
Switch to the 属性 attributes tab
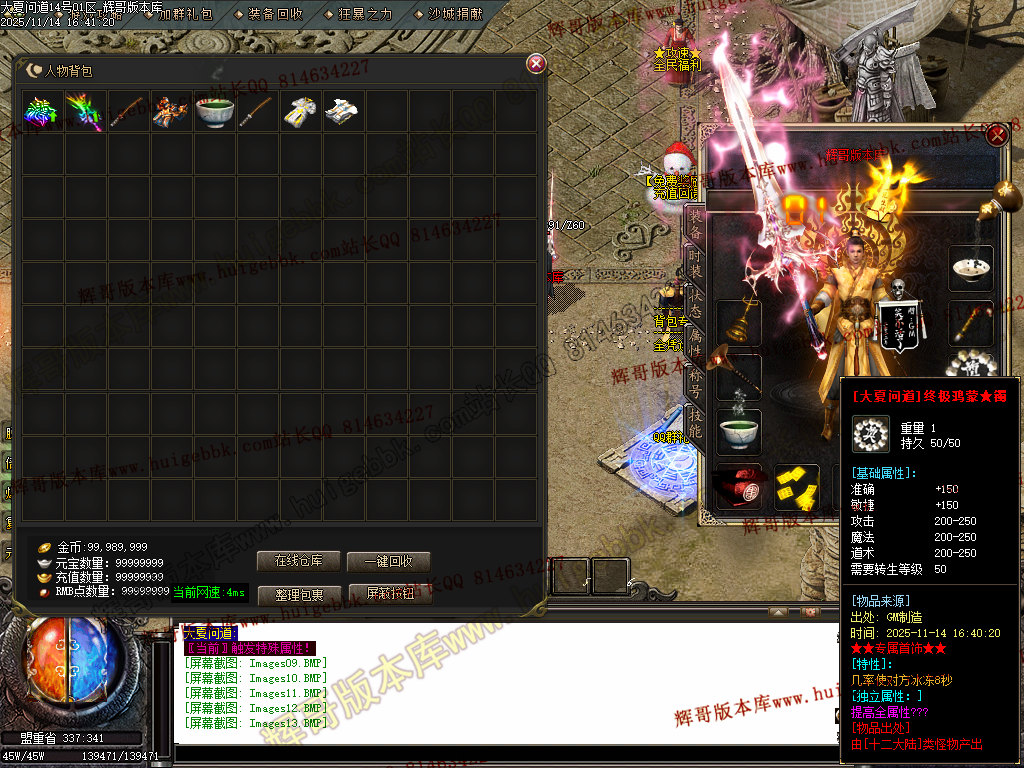point(694,346)
